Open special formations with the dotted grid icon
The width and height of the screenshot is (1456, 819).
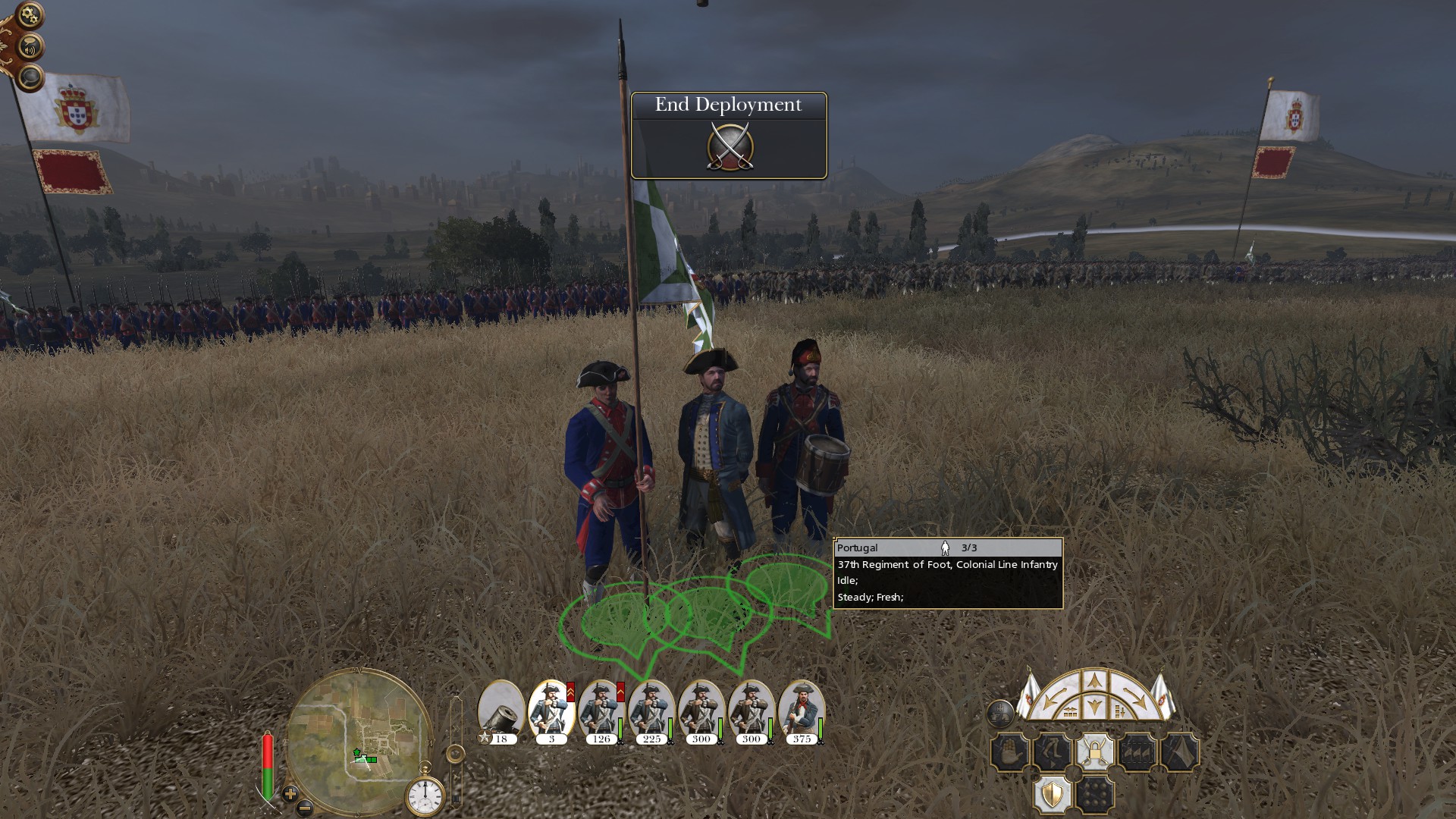1095,794
